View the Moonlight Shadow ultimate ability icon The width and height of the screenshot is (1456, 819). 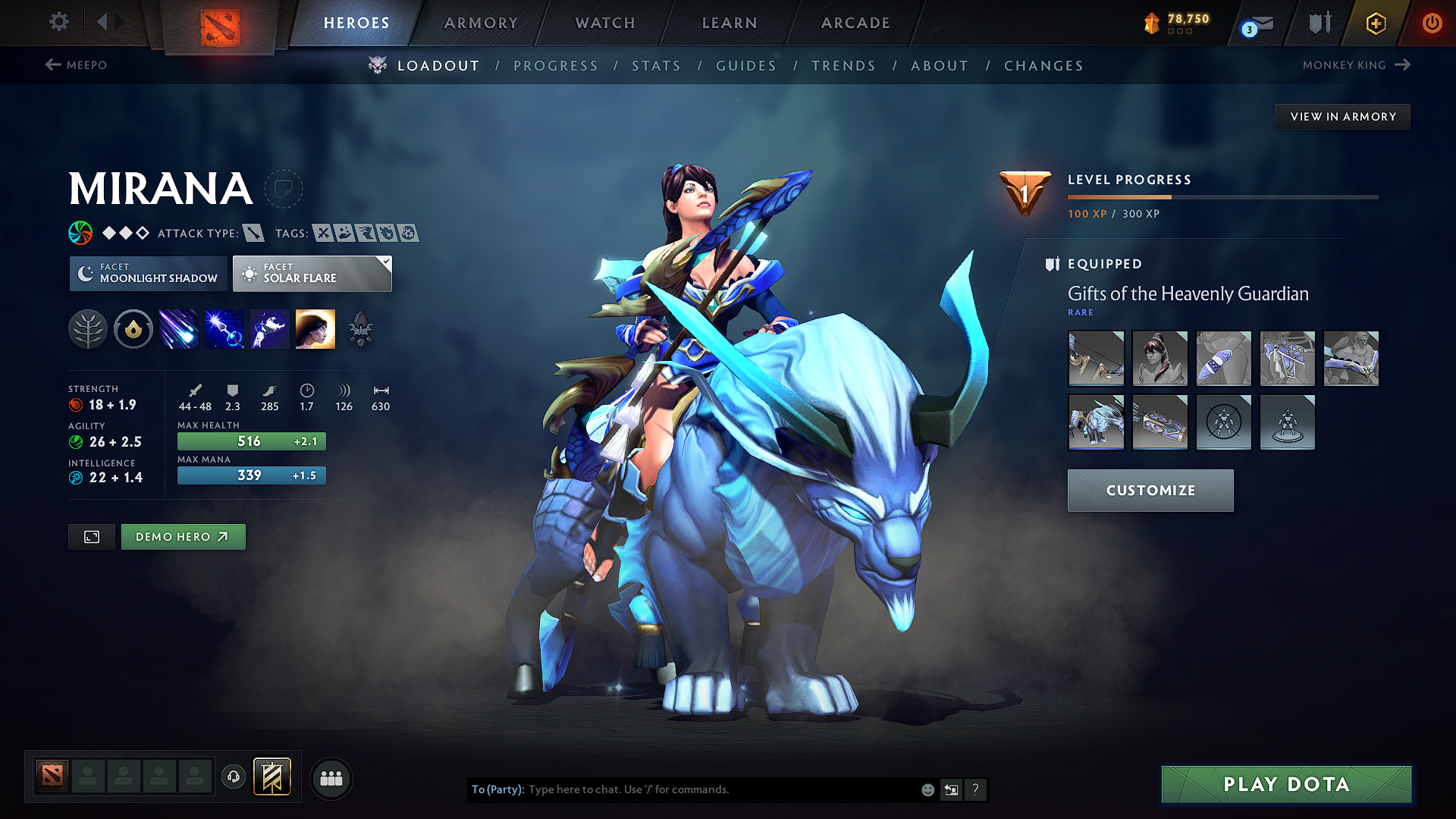click(315, 328)
